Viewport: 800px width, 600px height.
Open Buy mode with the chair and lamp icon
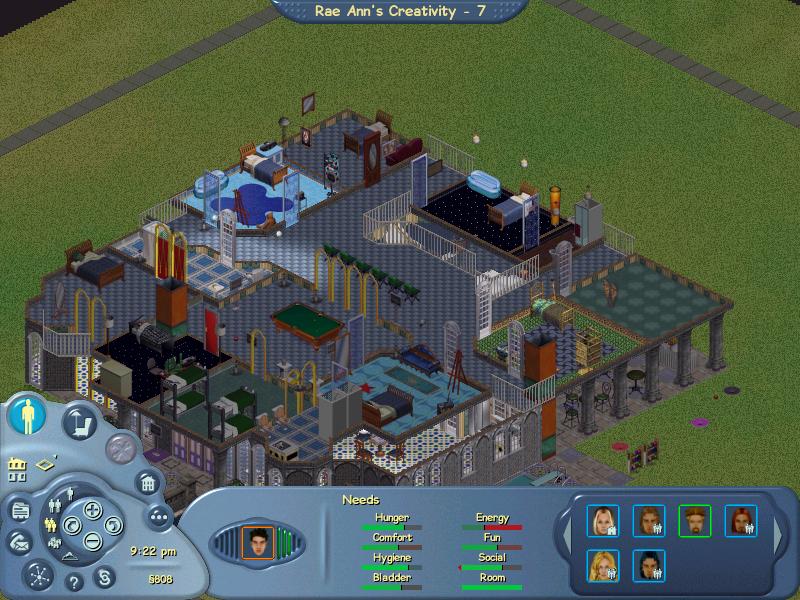79,421
